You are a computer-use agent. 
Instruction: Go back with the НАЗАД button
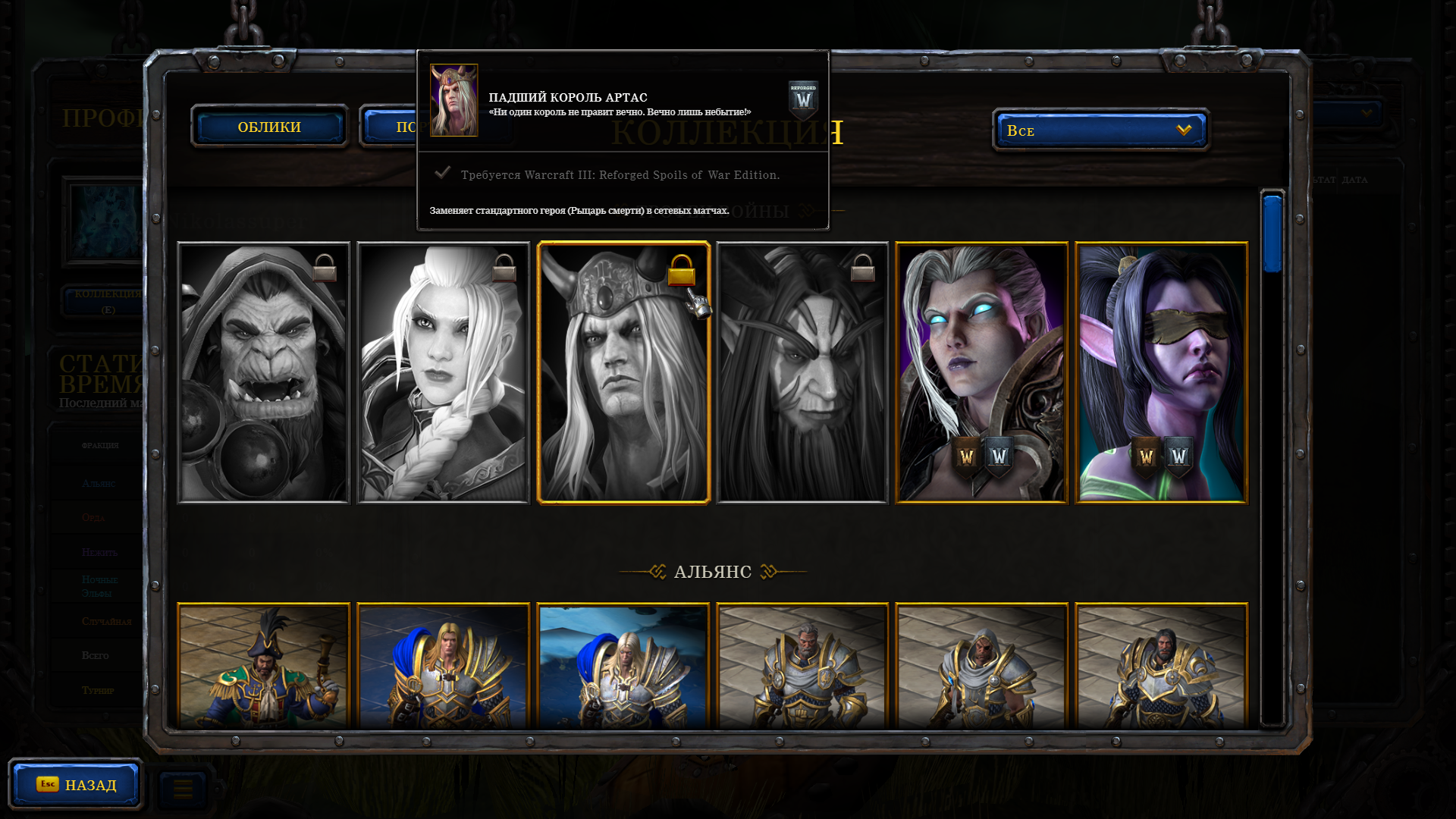(76, 784)
